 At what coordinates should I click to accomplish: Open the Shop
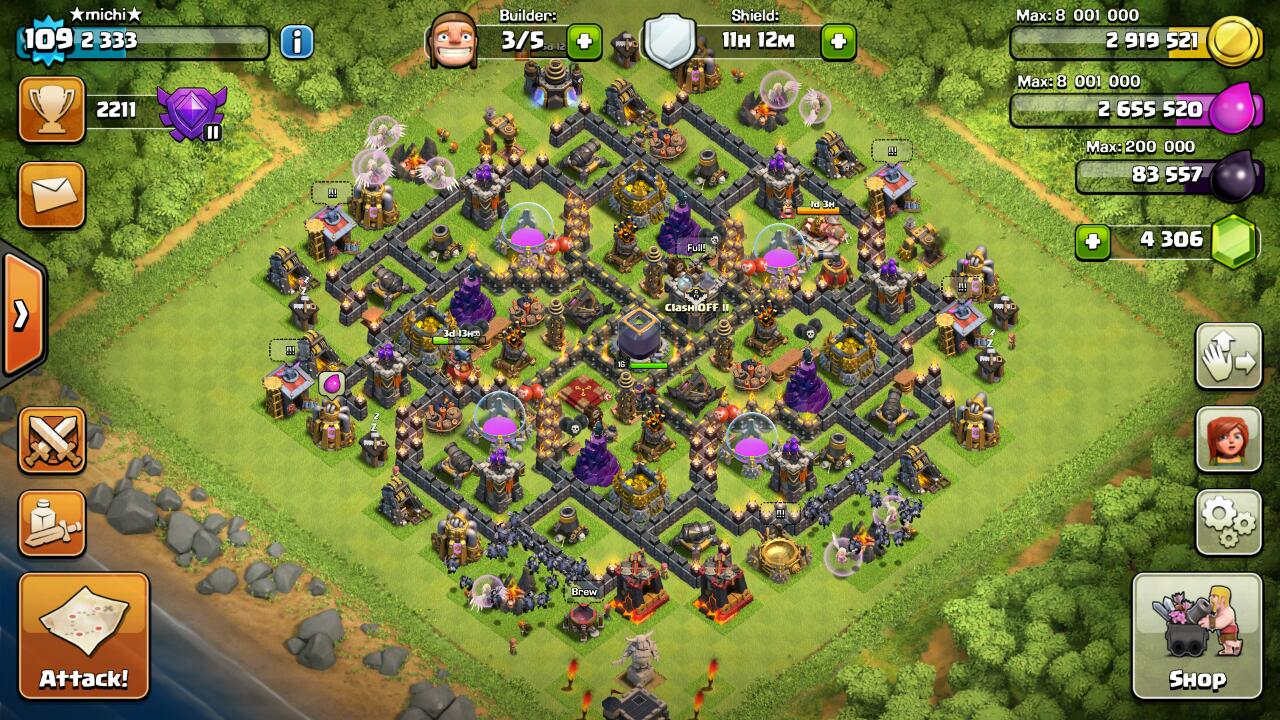tap(1197, 636)
